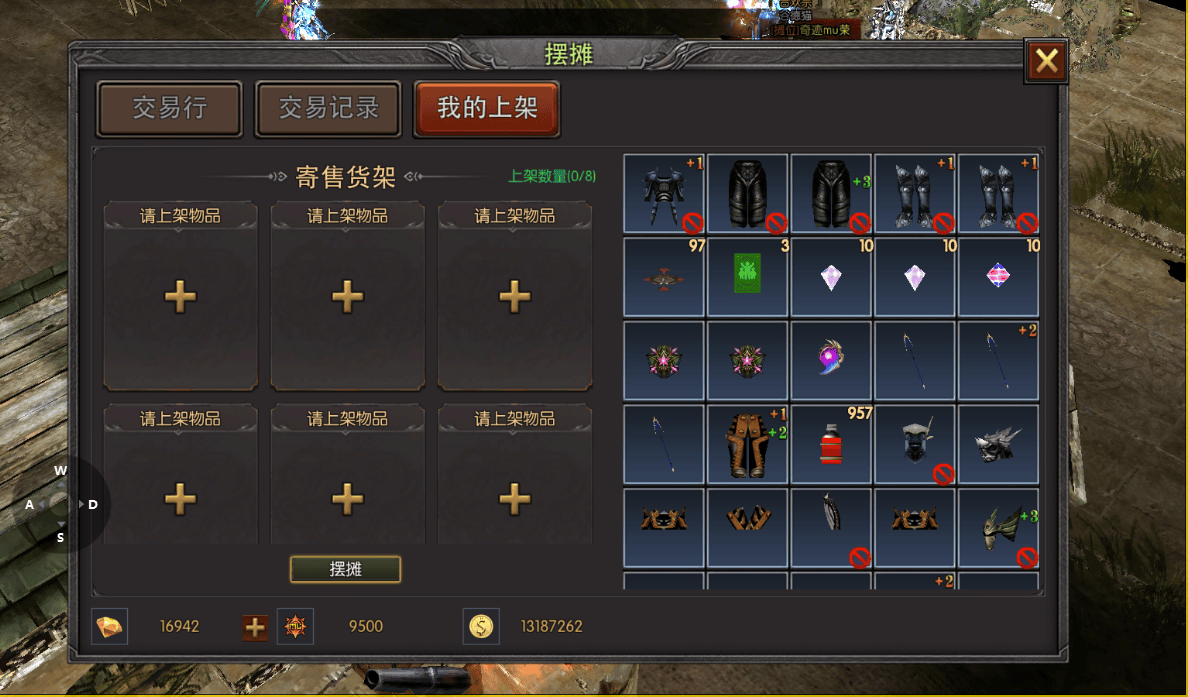Select the brown leather pants
Viewport: 1188px width, 697px height.
[x=747, y=444]
